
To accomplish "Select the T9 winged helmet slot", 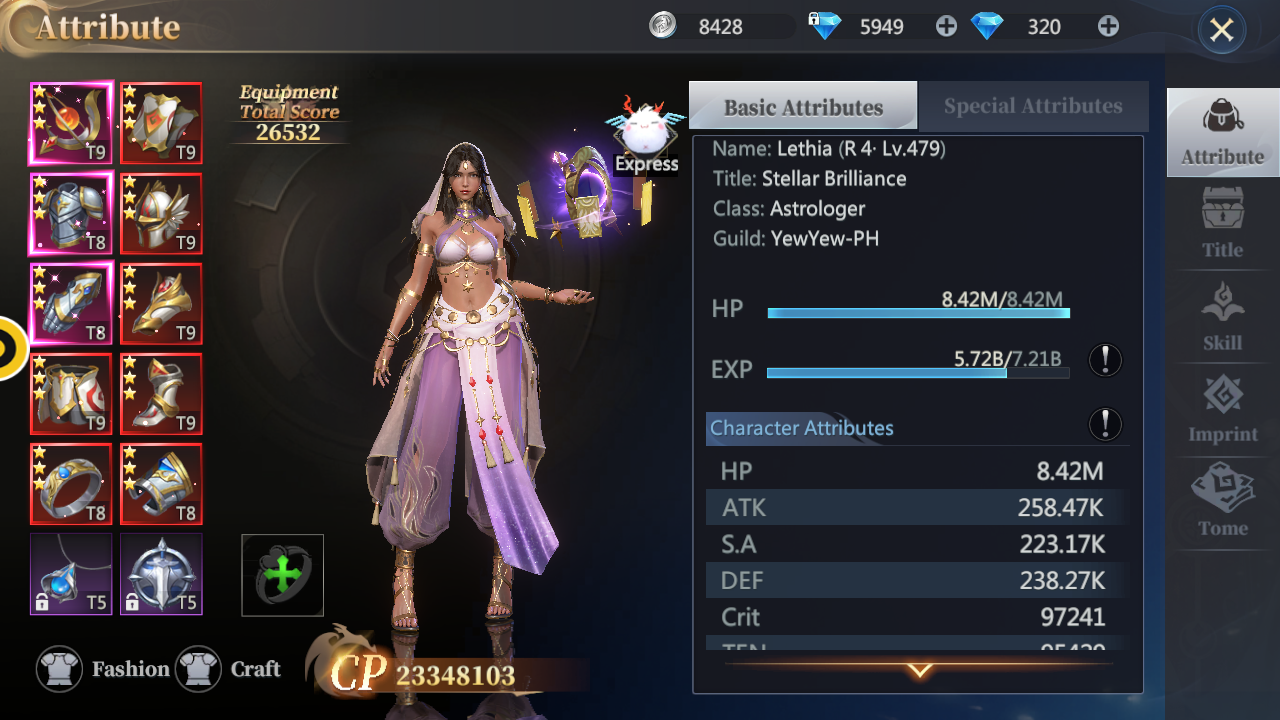I will click(161, 214).
